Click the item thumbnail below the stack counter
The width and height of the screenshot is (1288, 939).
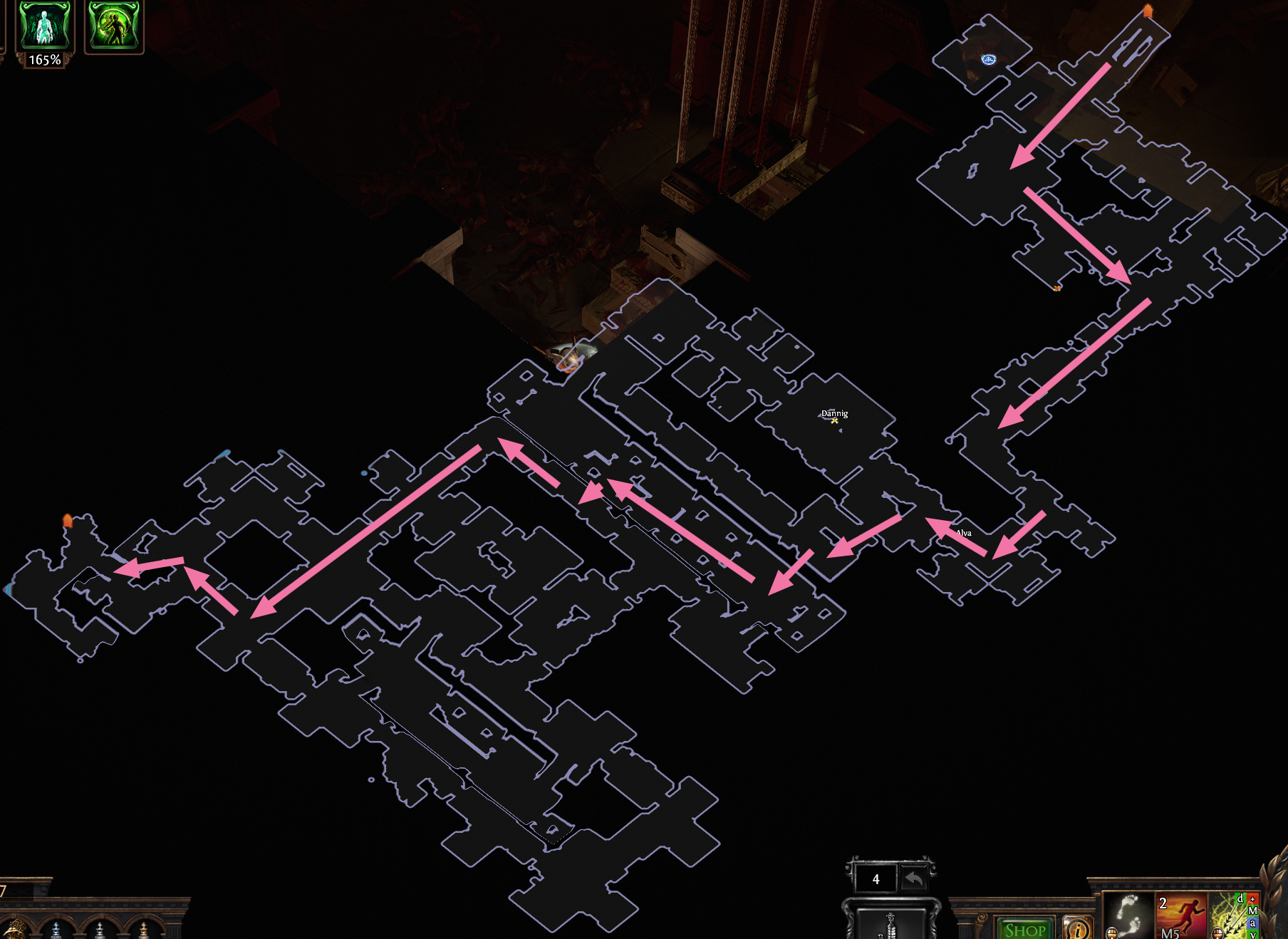(x=890, y=926)
